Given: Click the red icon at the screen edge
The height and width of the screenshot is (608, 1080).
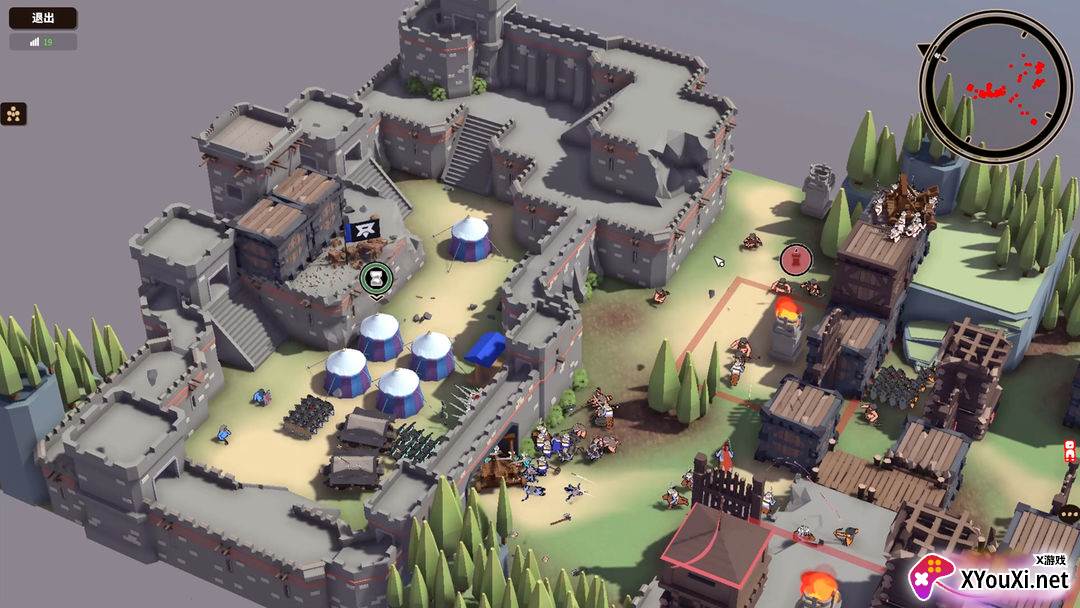Looking at the screenshot, I should click(x=1070, y=449).
